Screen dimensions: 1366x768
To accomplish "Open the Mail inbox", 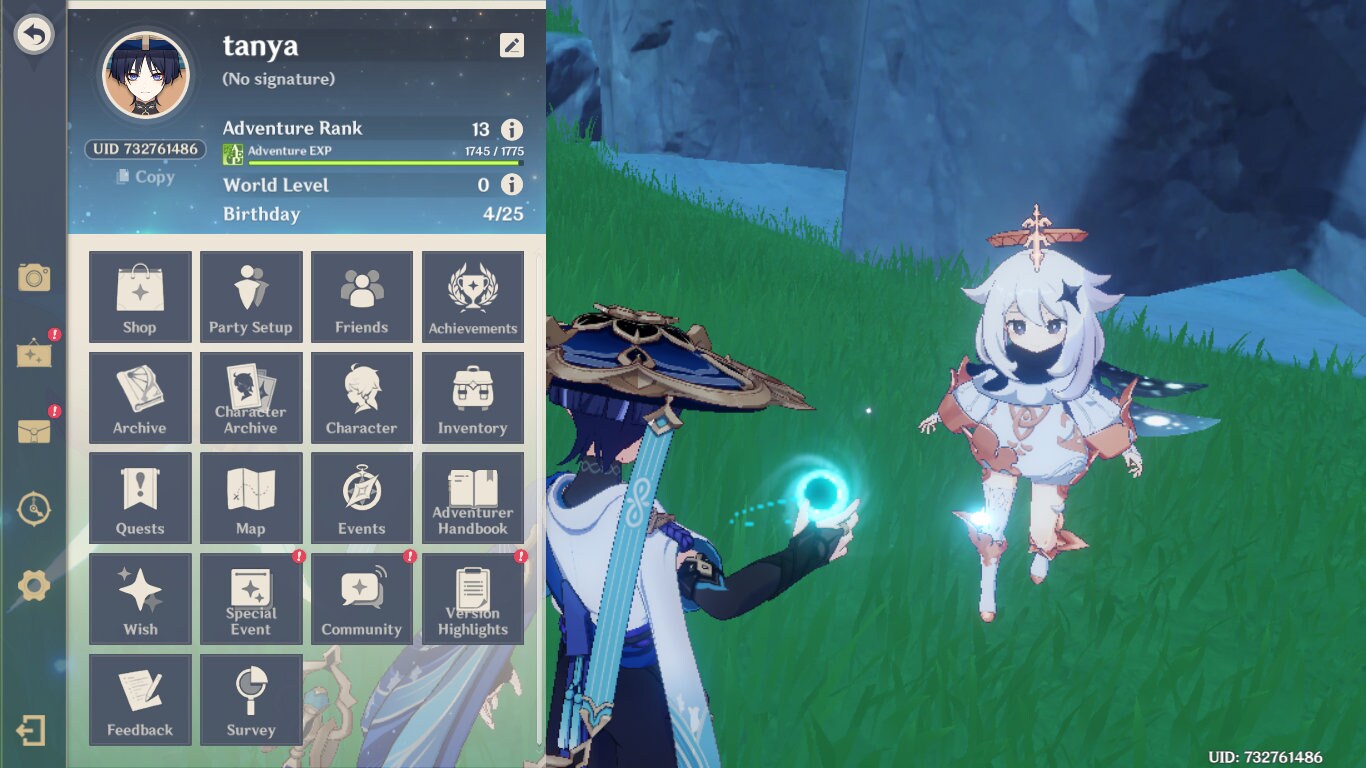I will (x=34, y=430).
